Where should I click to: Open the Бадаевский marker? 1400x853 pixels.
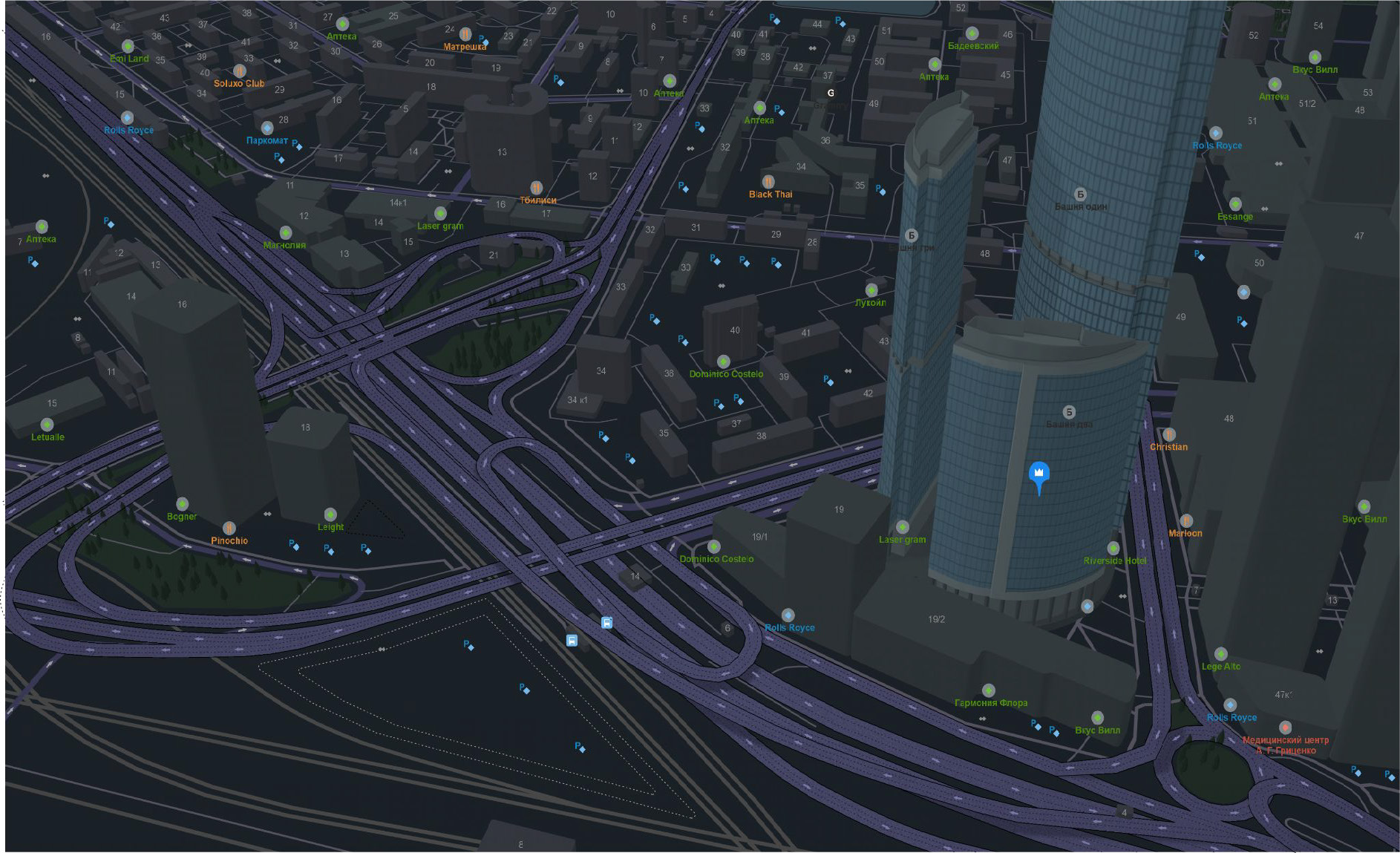(972, 33)
